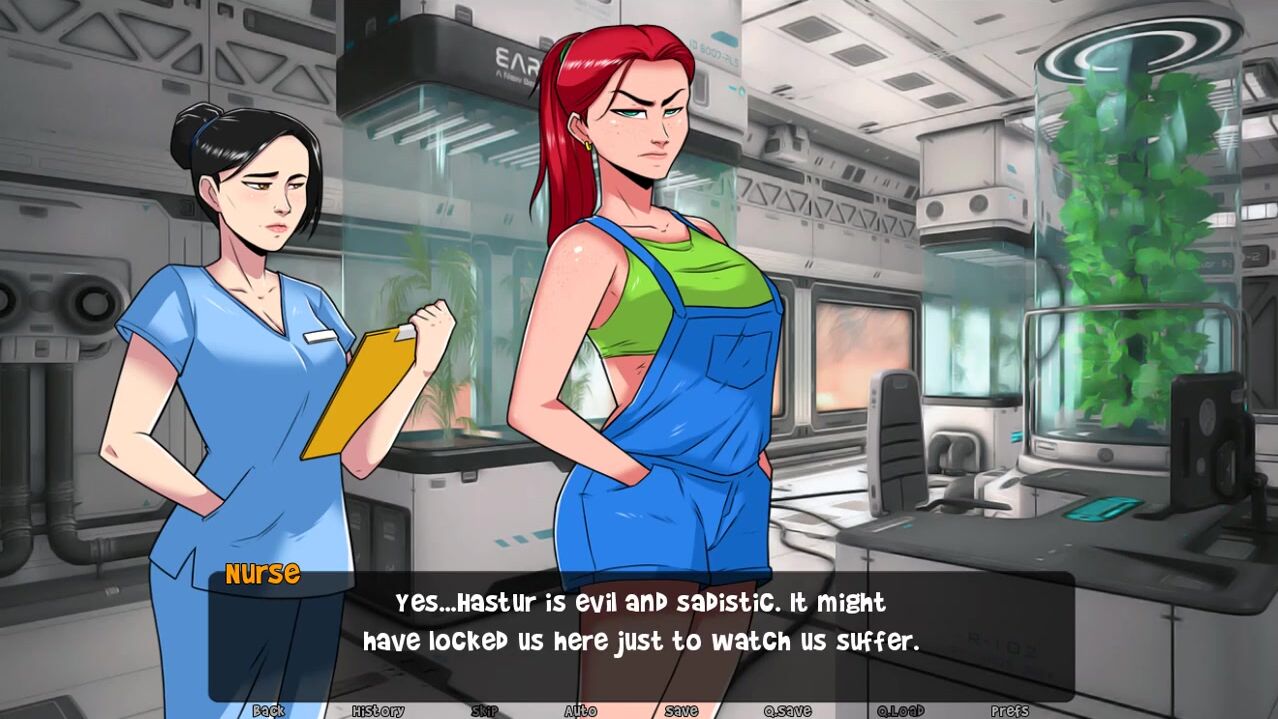Open the Prefs settings menu
Screen dimensions: 1278x719
[1009, 711]
